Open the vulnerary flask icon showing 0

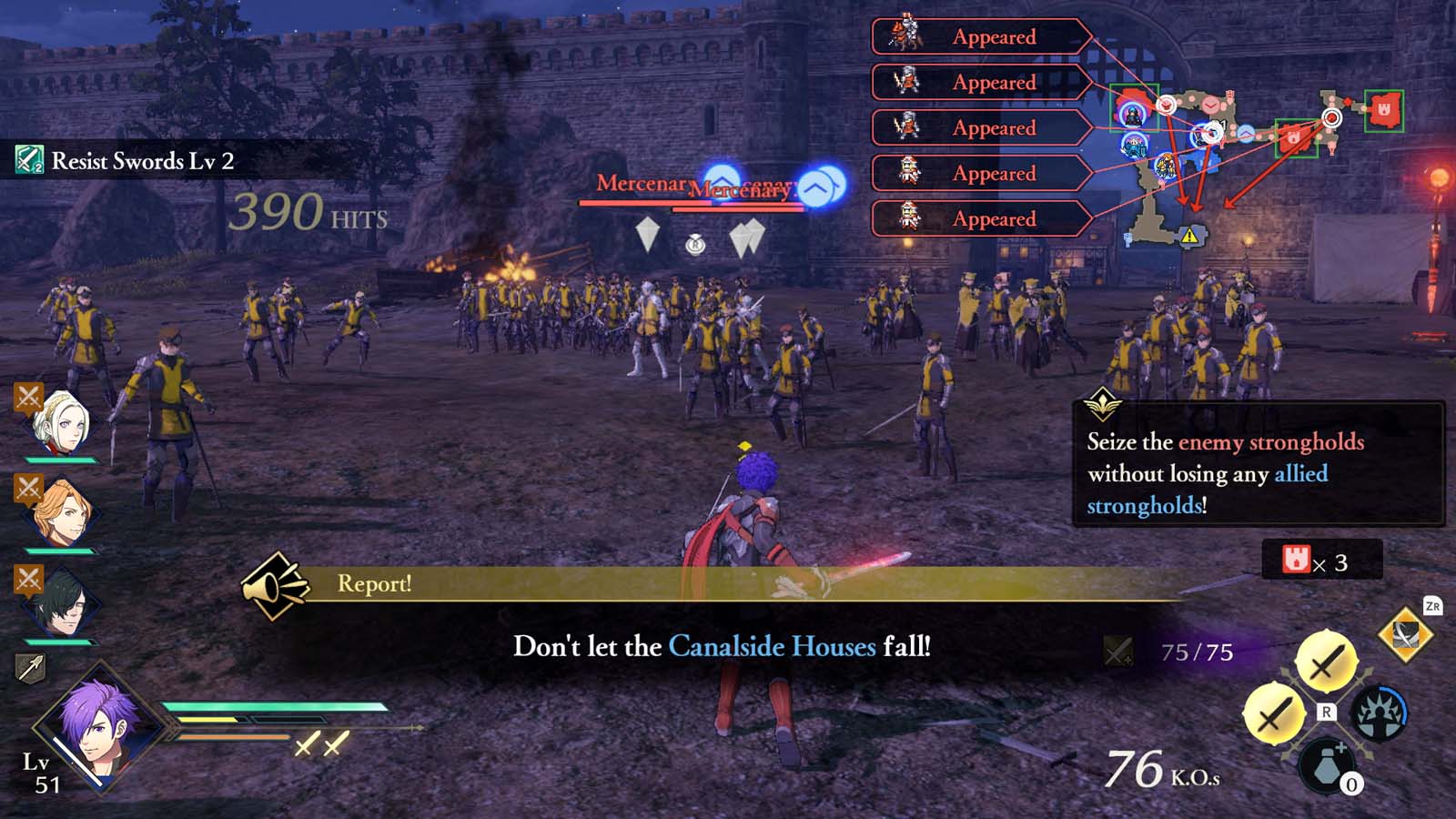click(x=1325, y=767)
